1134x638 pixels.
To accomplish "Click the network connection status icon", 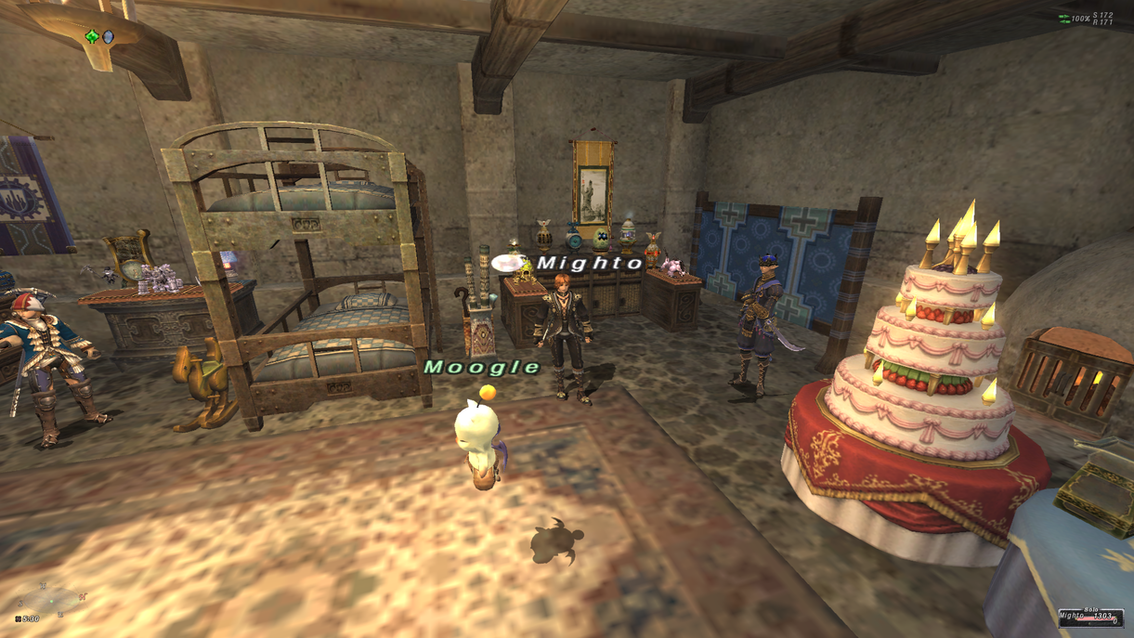I will [x=1065, y=19].
